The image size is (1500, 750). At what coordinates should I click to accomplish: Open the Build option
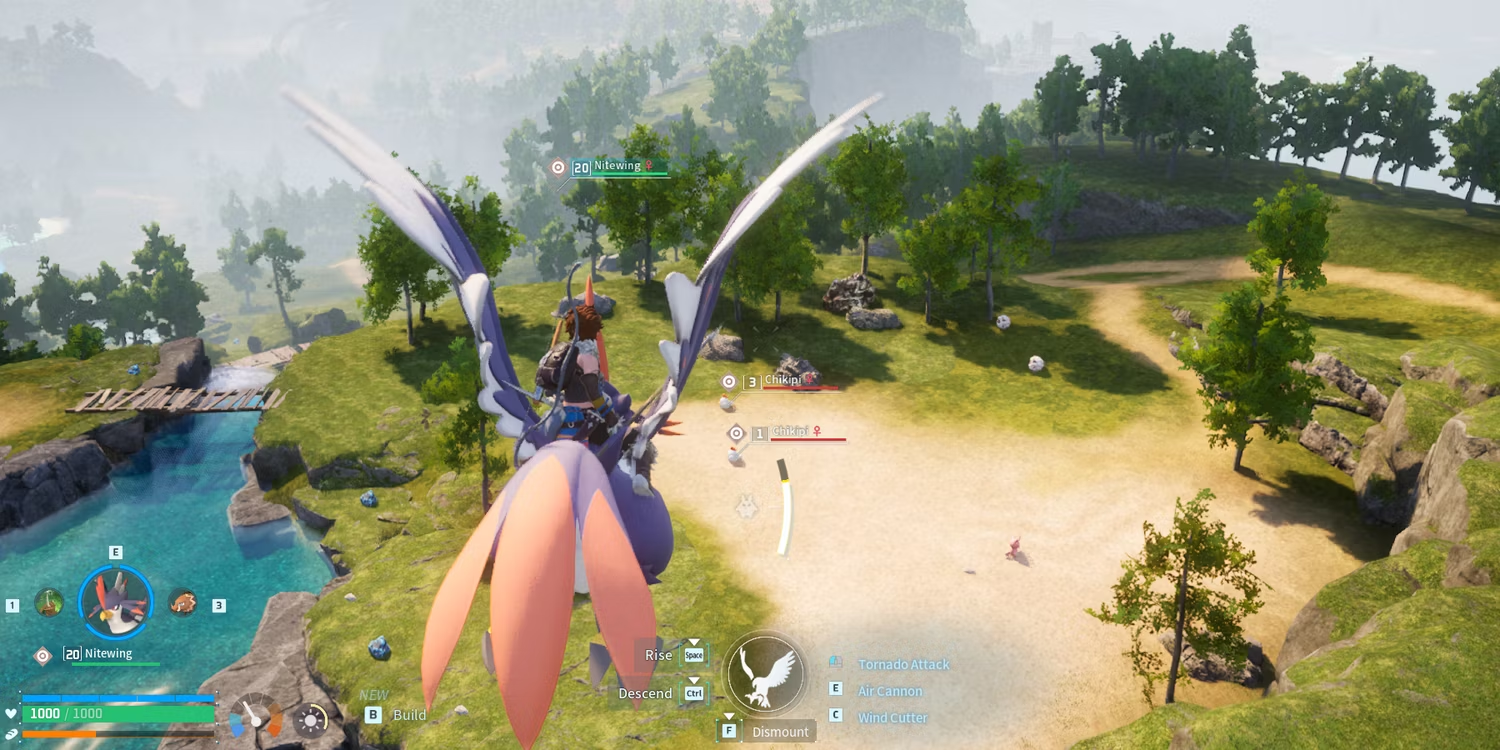point(409,715)
